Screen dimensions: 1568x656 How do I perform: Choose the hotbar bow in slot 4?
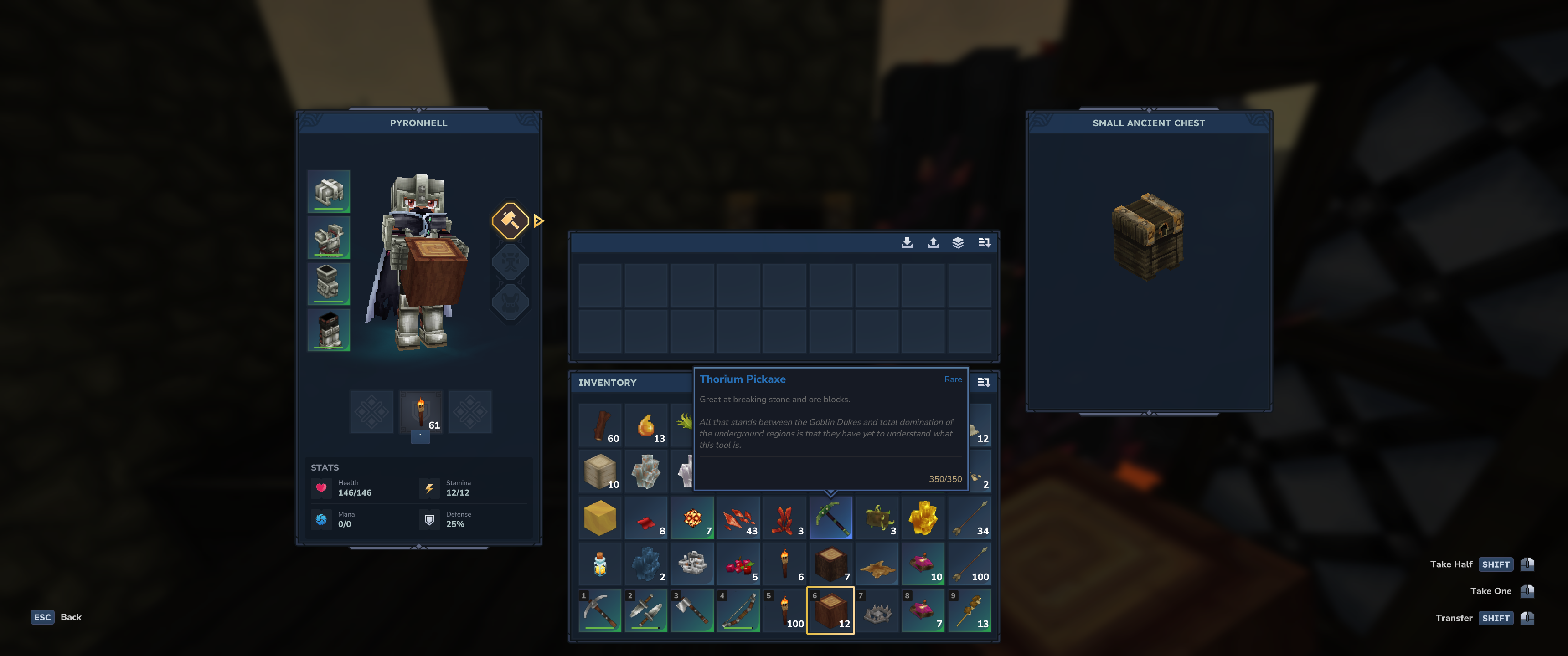[x=738, y=610]
